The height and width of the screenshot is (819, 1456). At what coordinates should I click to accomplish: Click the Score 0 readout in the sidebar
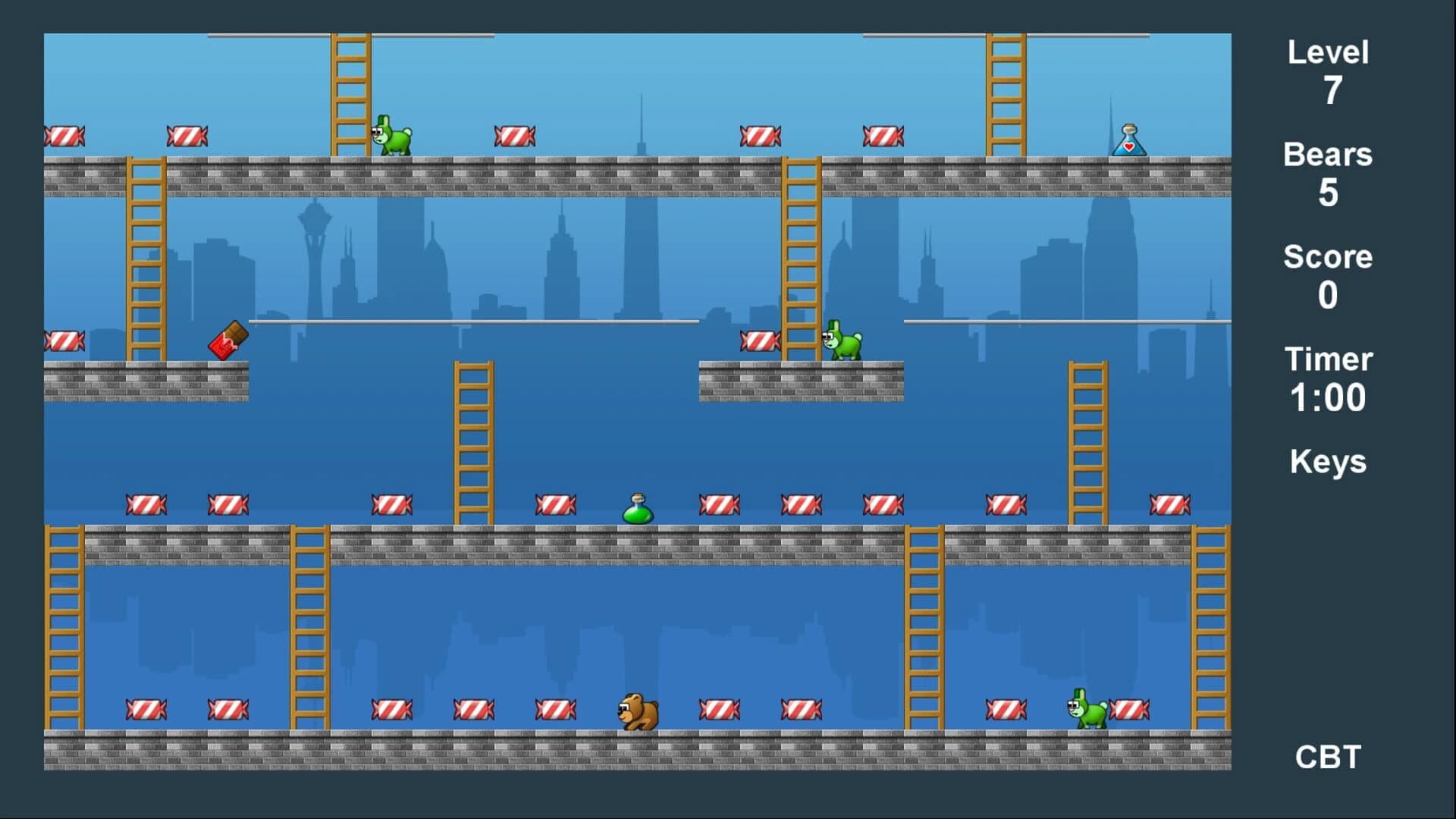pyautogui.click(x=1327, y=275)
